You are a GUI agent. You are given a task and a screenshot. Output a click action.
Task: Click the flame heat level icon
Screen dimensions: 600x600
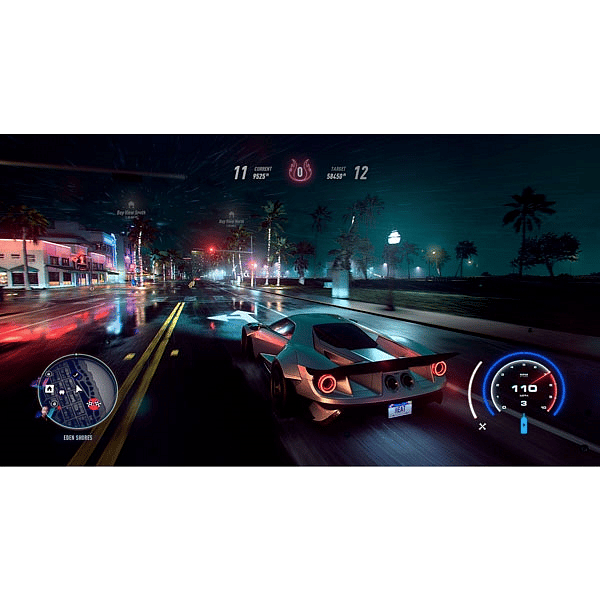(300, 171)
